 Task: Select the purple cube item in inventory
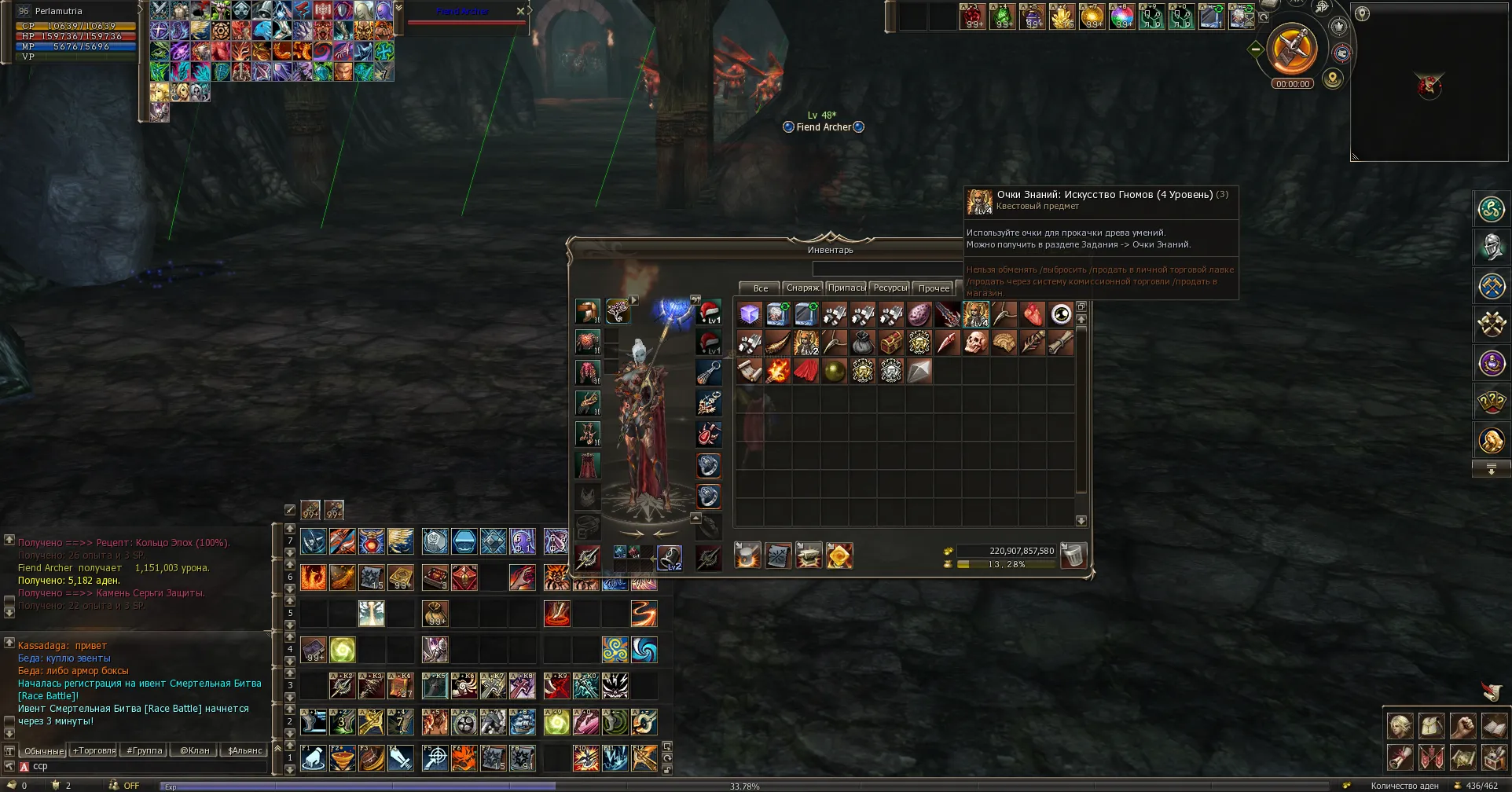(750, 315)
